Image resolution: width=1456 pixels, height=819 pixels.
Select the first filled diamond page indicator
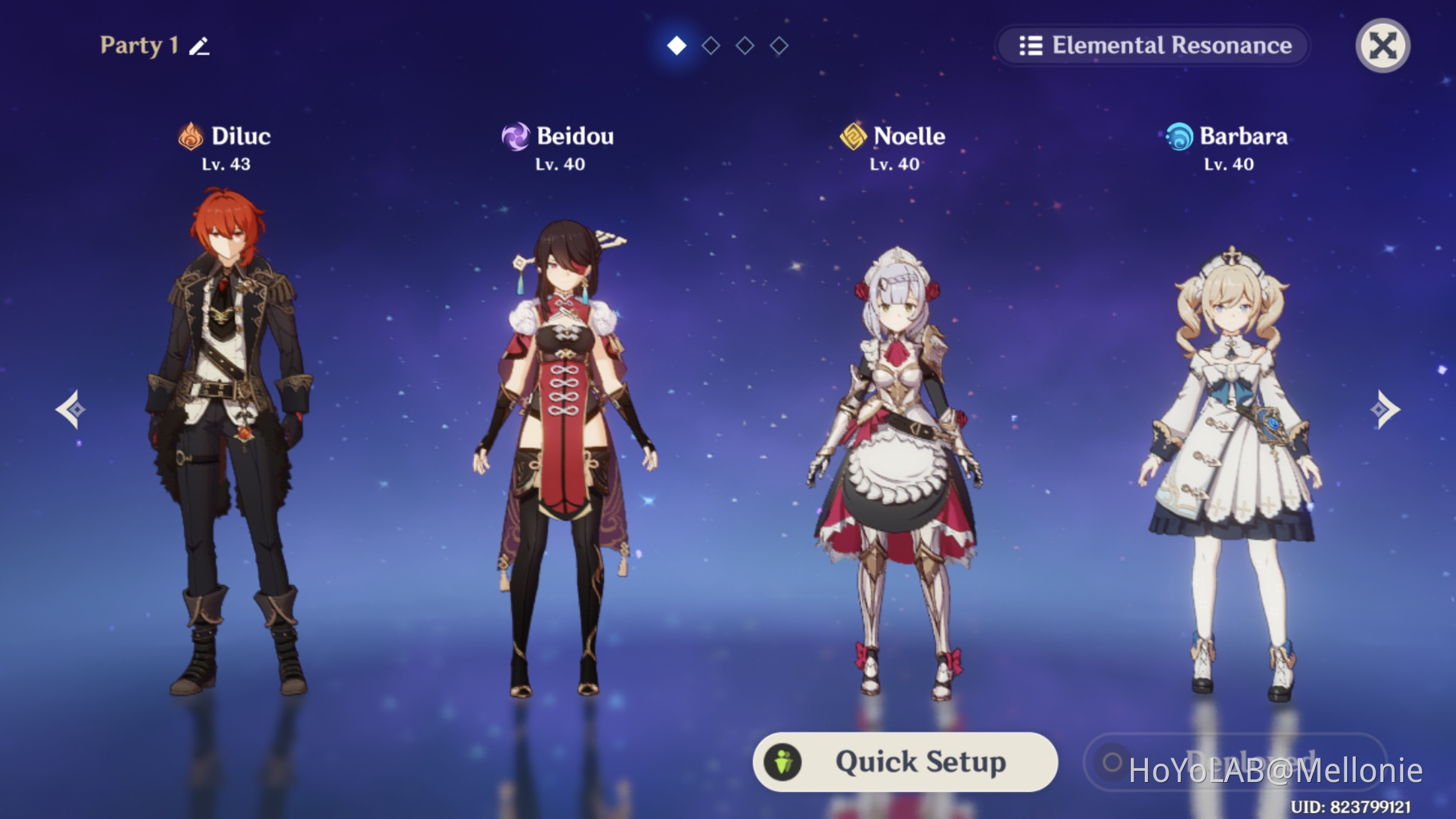[x=675, y=47]
